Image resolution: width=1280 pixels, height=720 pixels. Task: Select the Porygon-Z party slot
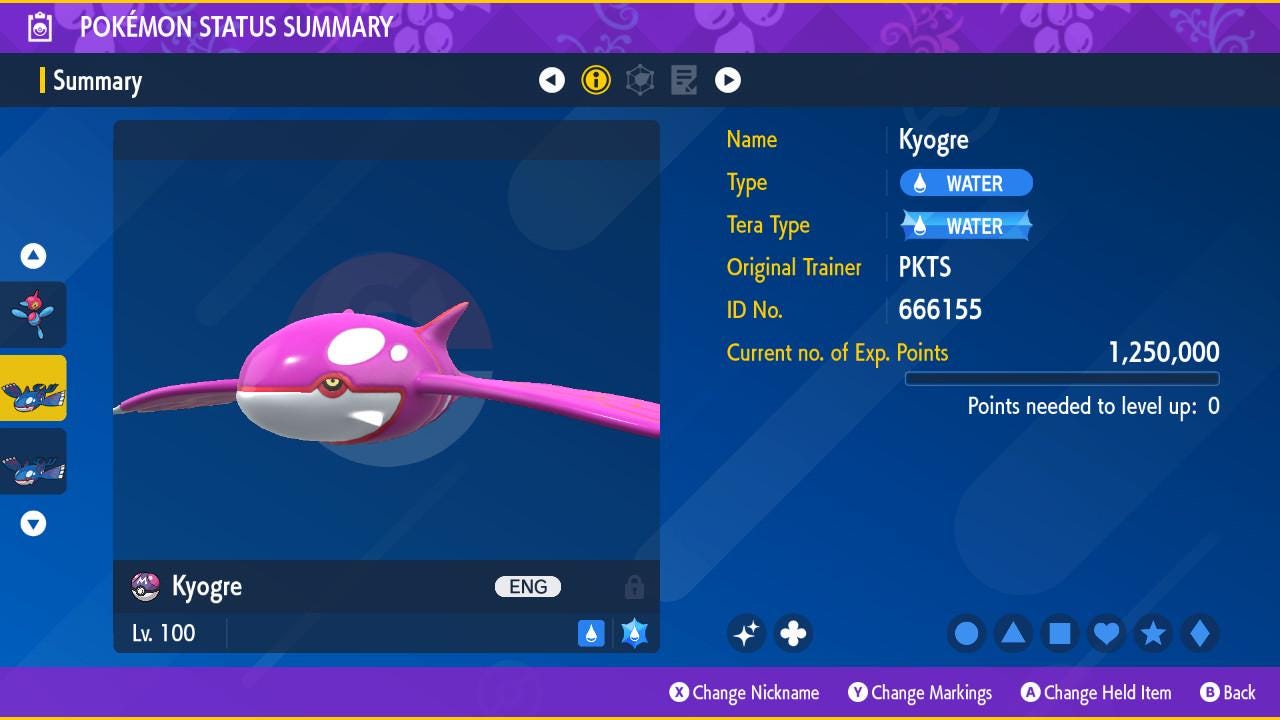(33, 314)
